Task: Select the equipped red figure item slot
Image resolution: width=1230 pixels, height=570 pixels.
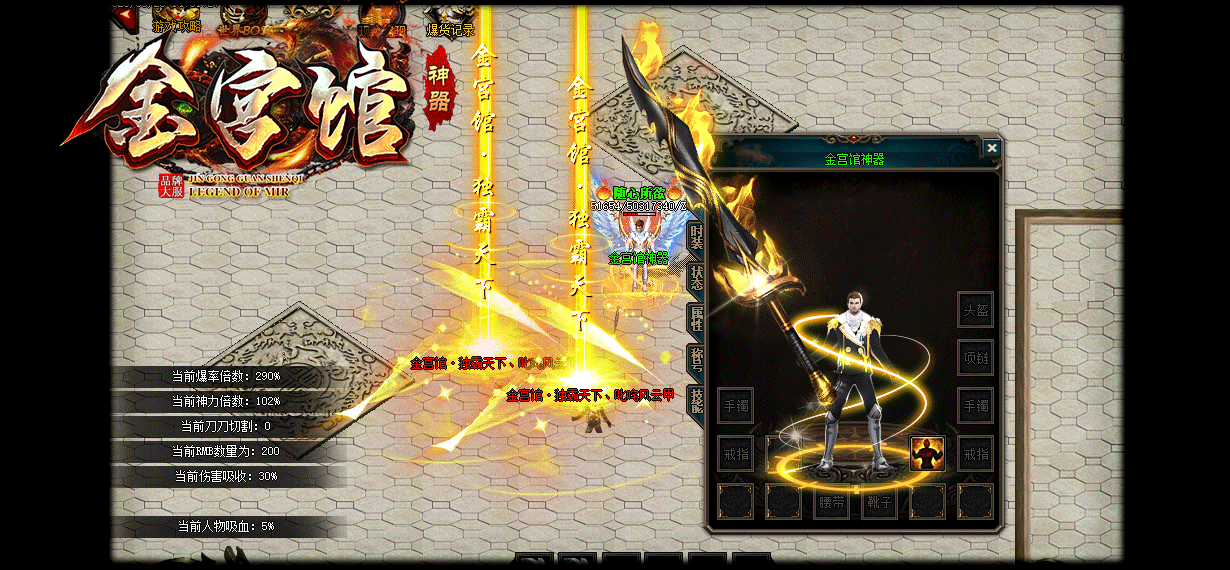Action: 927,454
